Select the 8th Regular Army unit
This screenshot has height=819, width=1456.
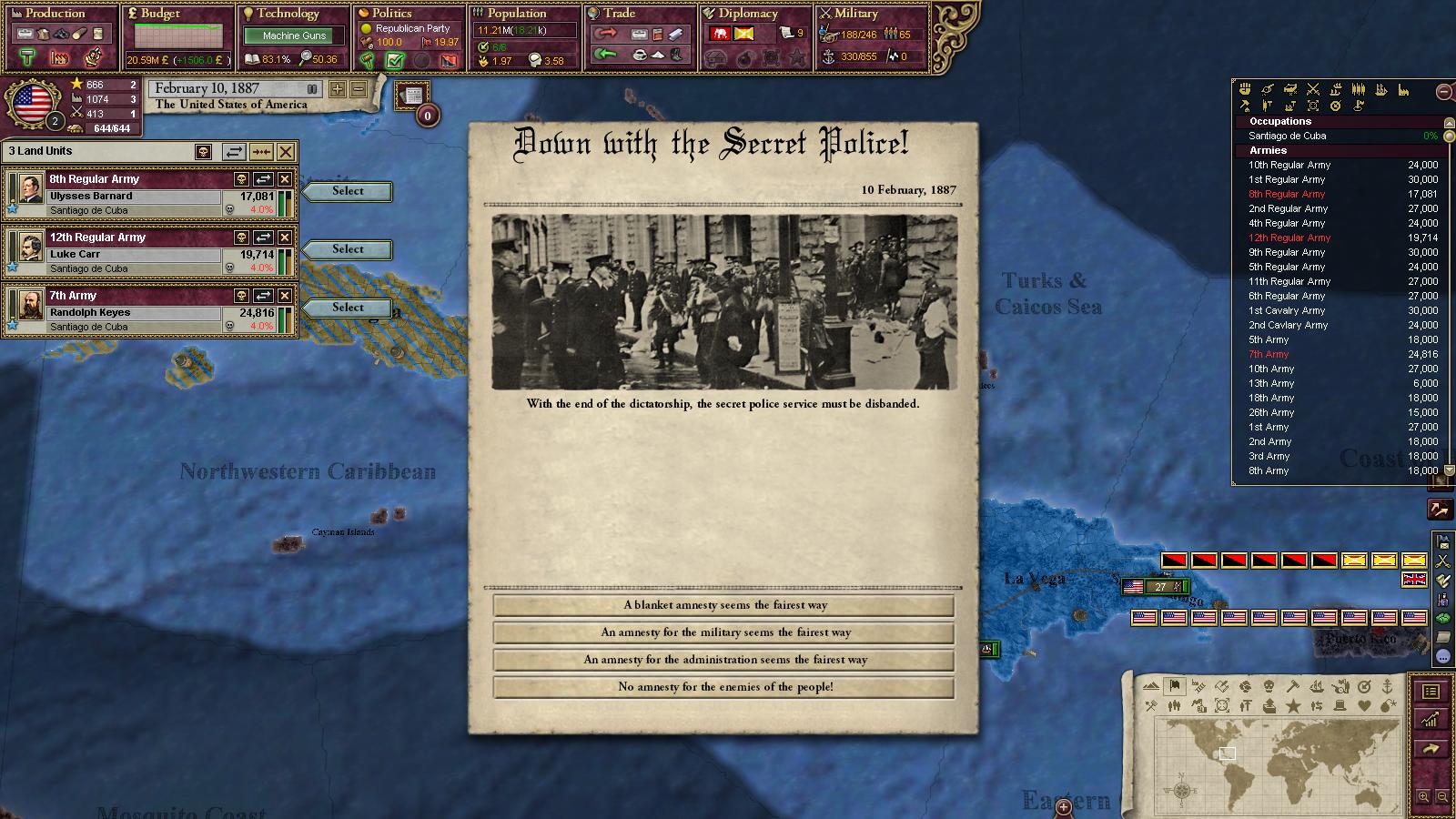pyautogui.click(x=348, y=191)
